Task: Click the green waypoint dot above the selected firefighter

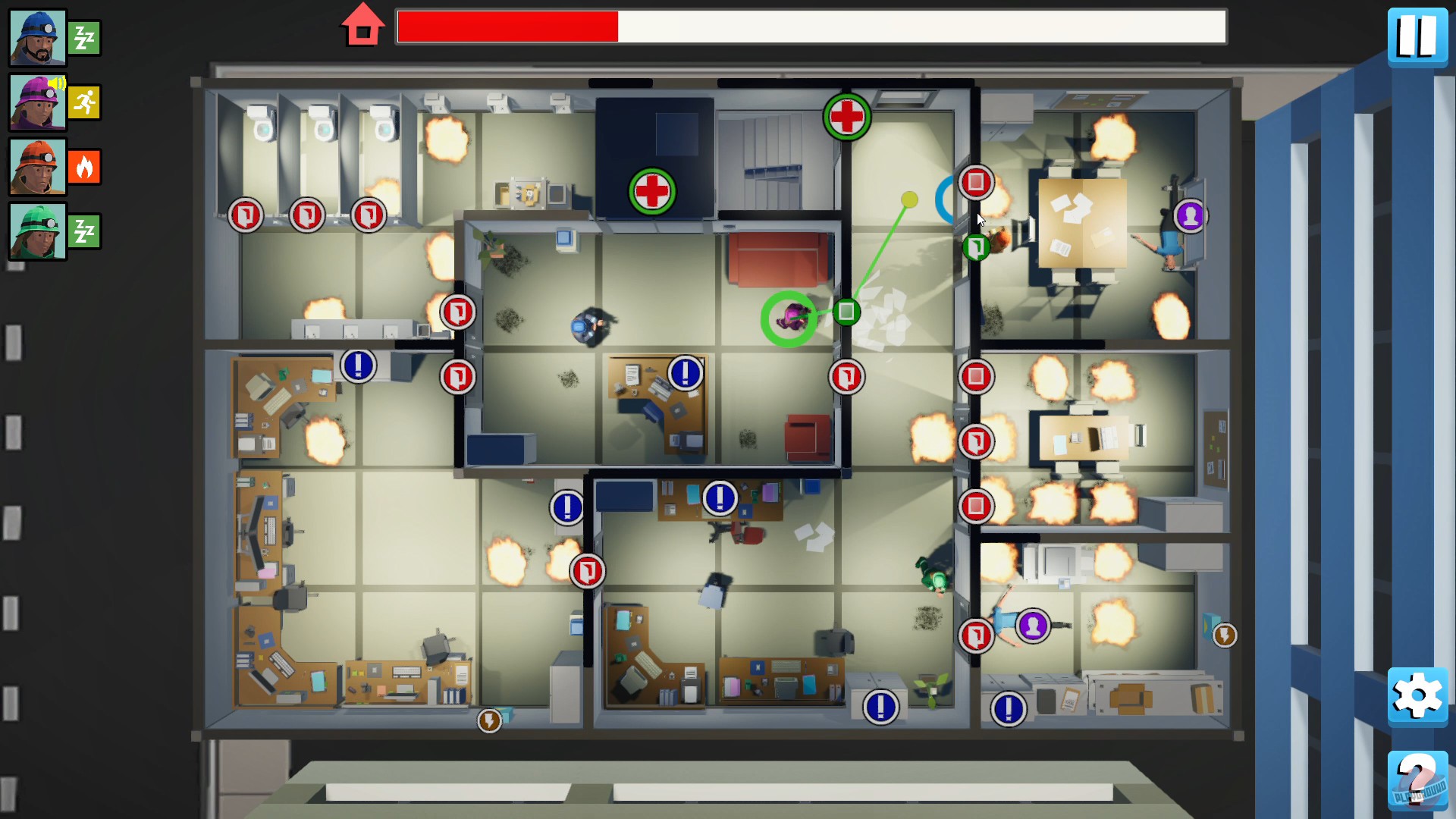Action: [x=910, y=199]
